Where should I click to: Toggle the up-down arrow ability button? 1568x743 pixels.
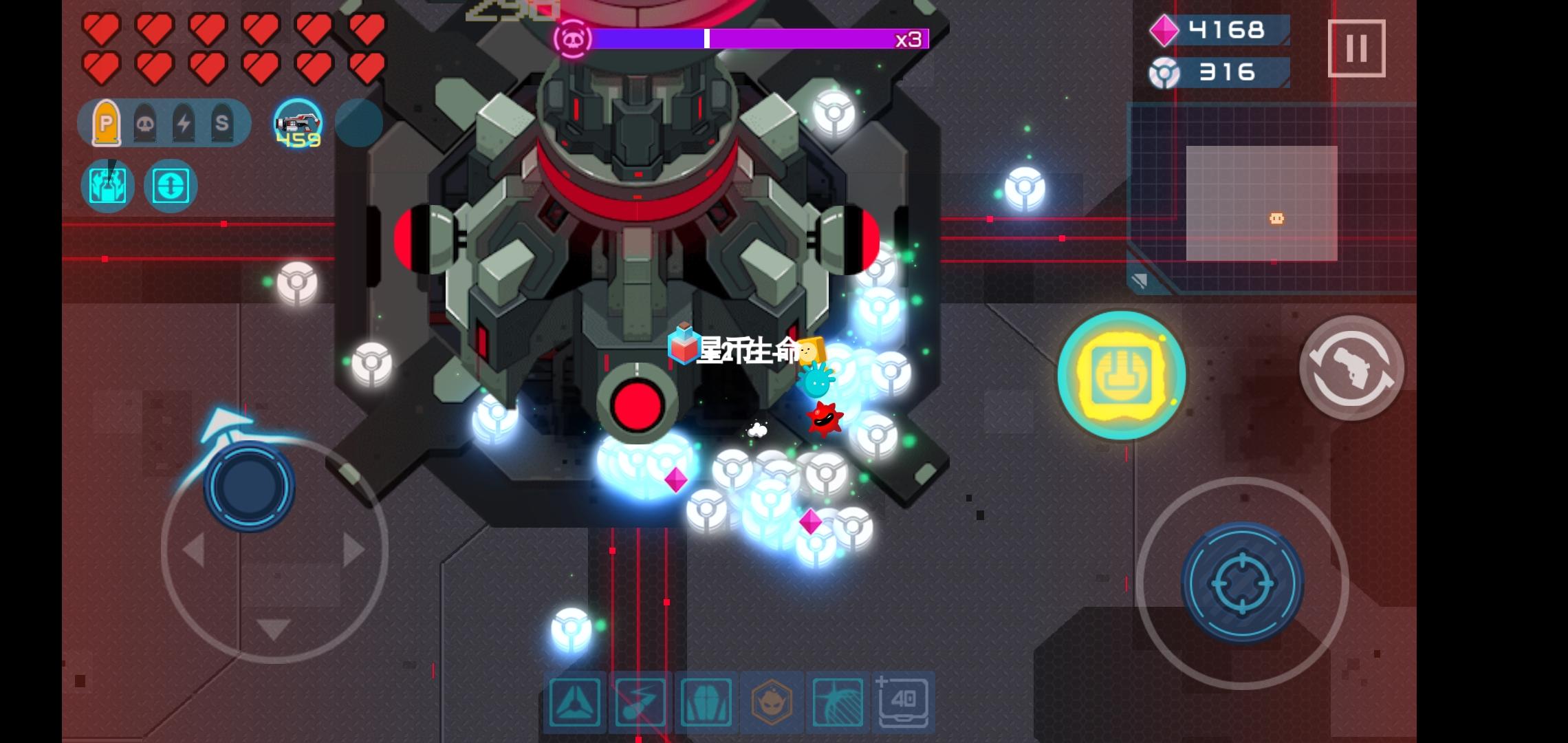171,185
